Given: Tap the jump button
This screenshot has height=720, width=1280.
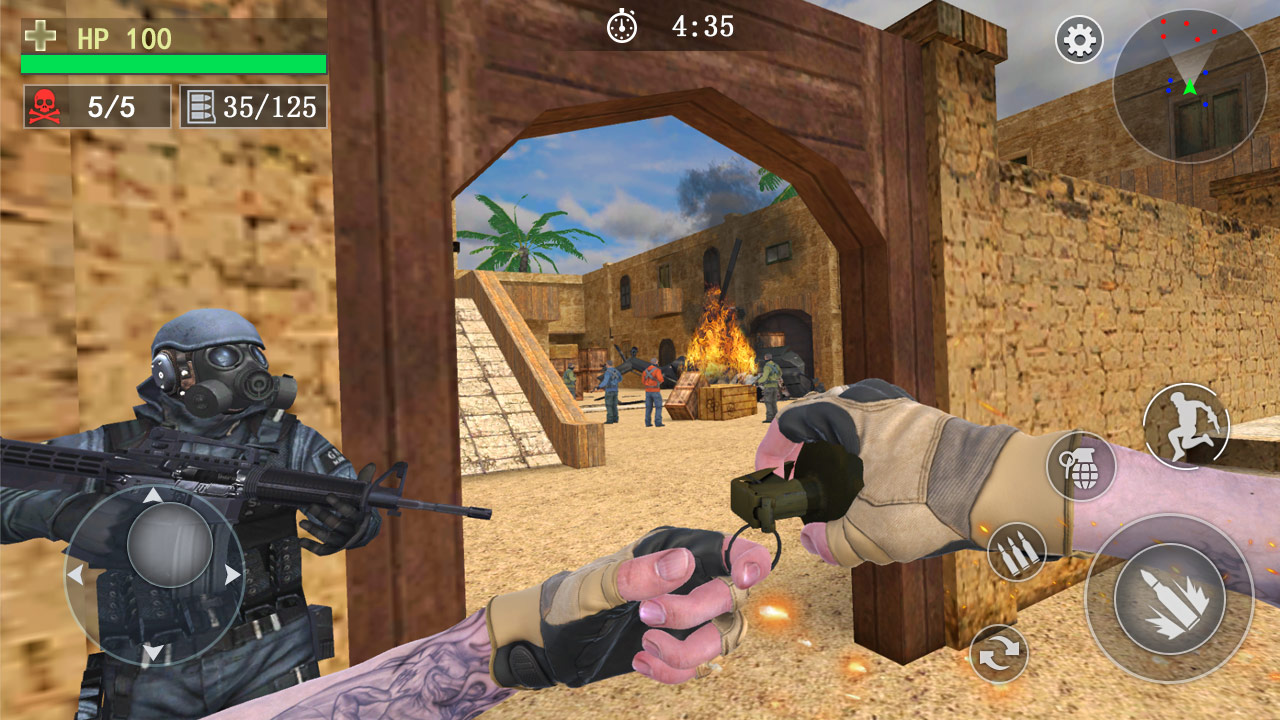Looking at the screenshot, I should coord(1186,425).
